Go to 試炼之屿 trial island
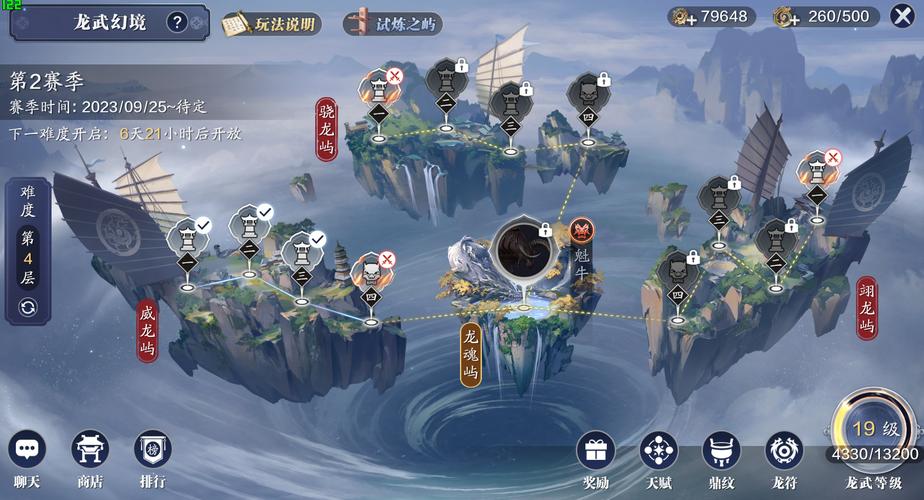Screen dimensions: 924x500 click(x=391, y=22)
